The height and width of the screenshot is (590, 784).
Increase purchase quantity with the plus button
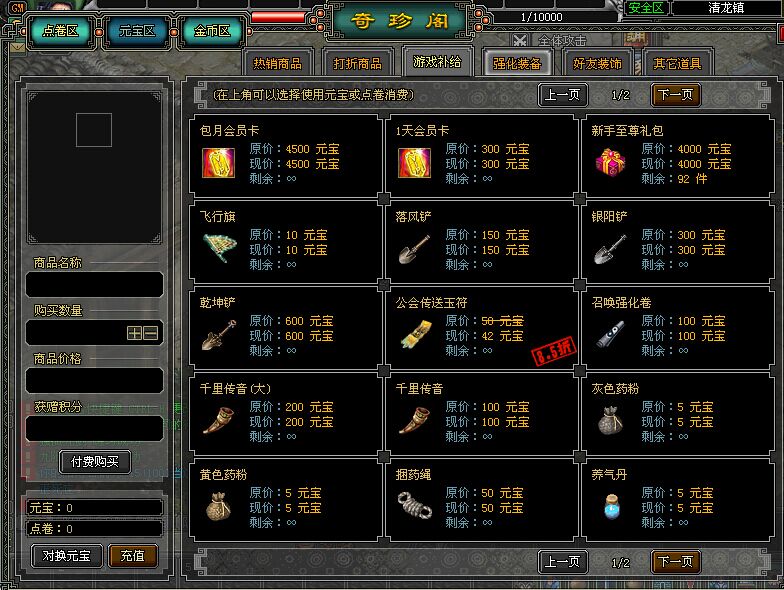point(134,333)
